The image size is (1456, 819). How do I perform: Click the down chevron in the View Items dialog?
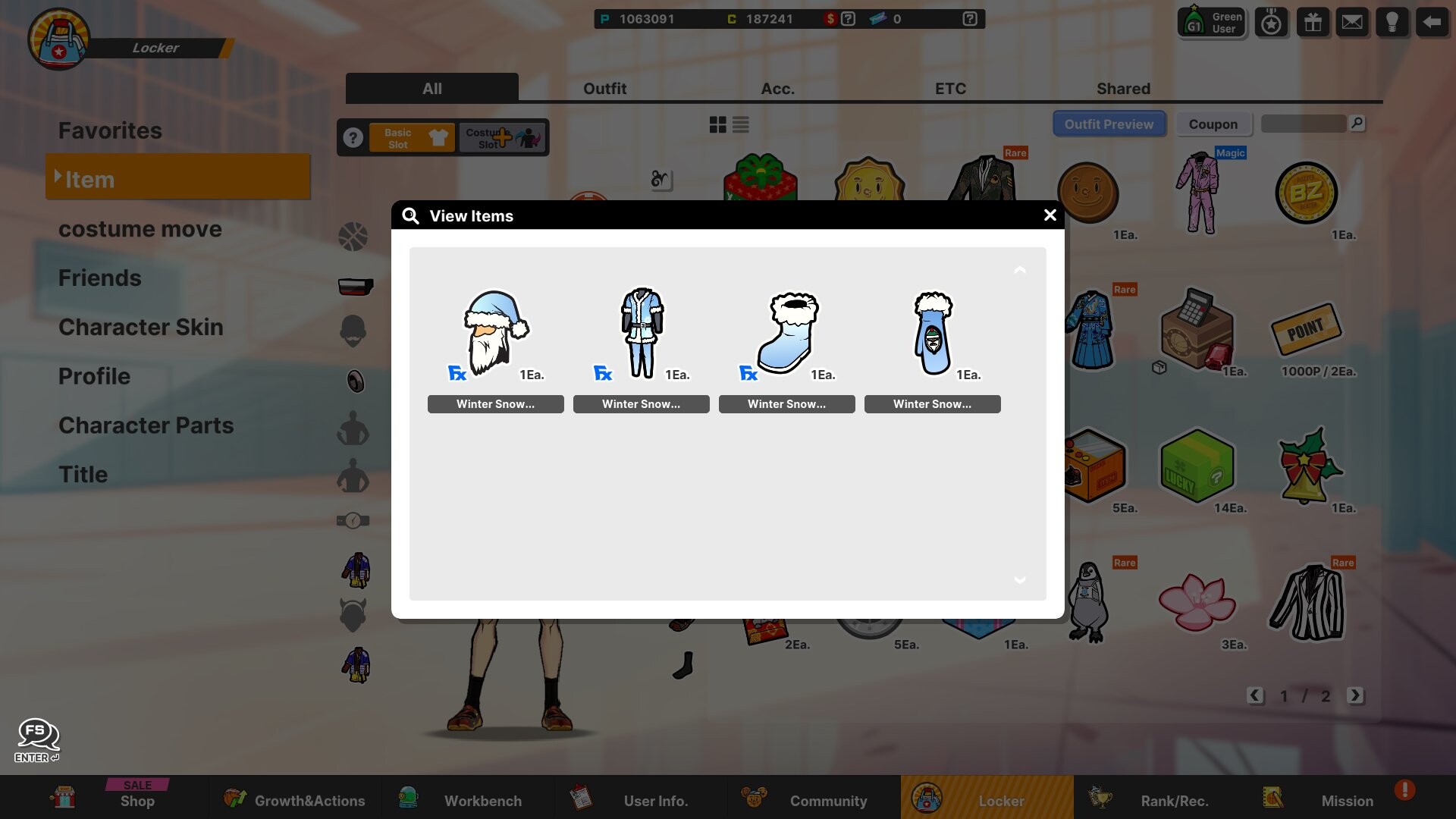(x=1020, y=580)
